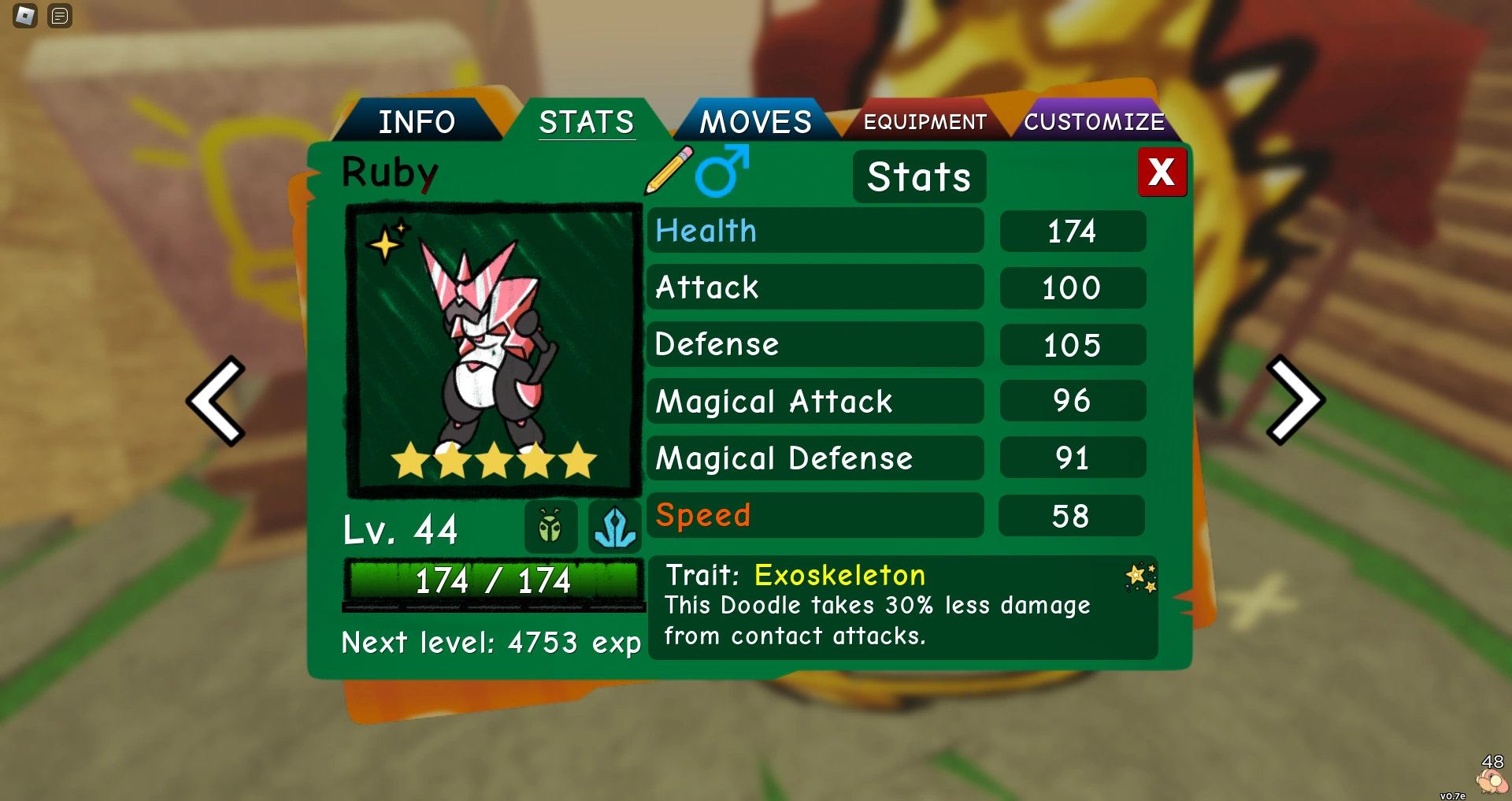Click the Next level exp text
Screen dimensions: 1512x801
(491, 642)
